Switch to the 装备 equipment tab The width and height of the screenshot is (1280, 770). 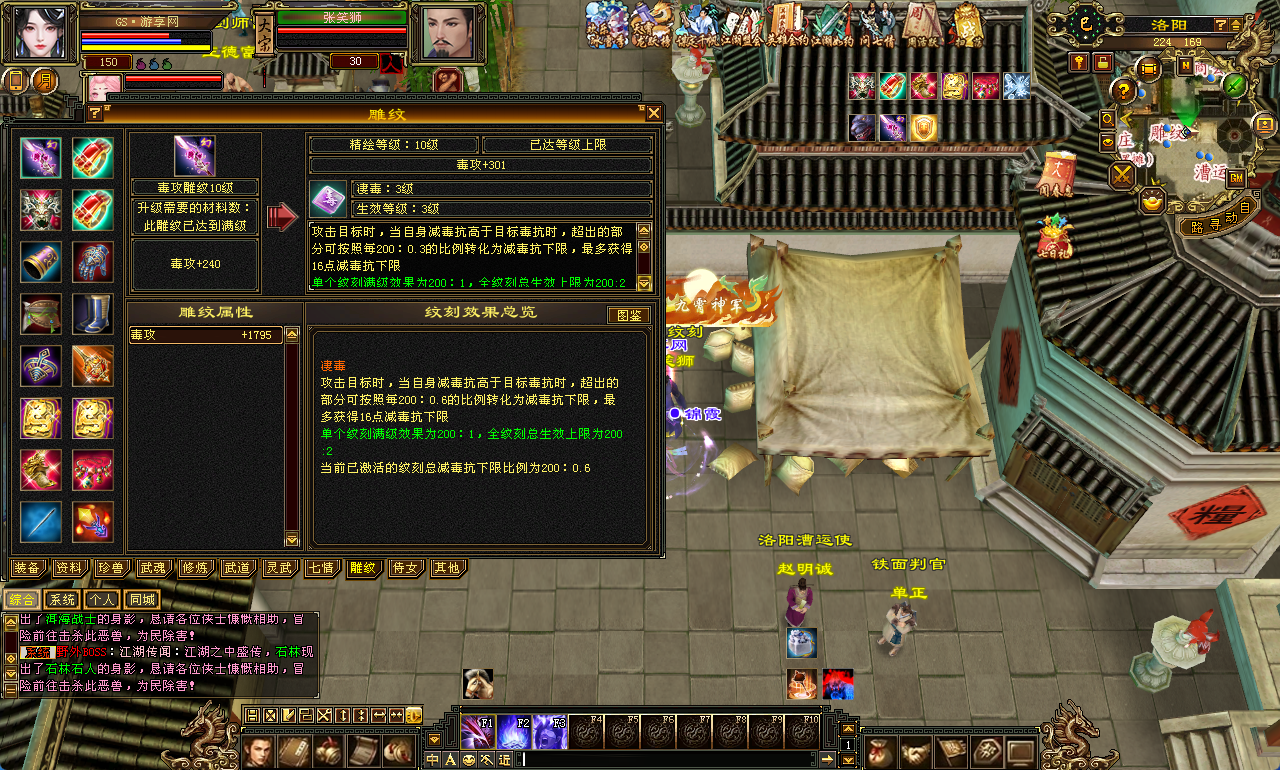[x=28, y=568]
